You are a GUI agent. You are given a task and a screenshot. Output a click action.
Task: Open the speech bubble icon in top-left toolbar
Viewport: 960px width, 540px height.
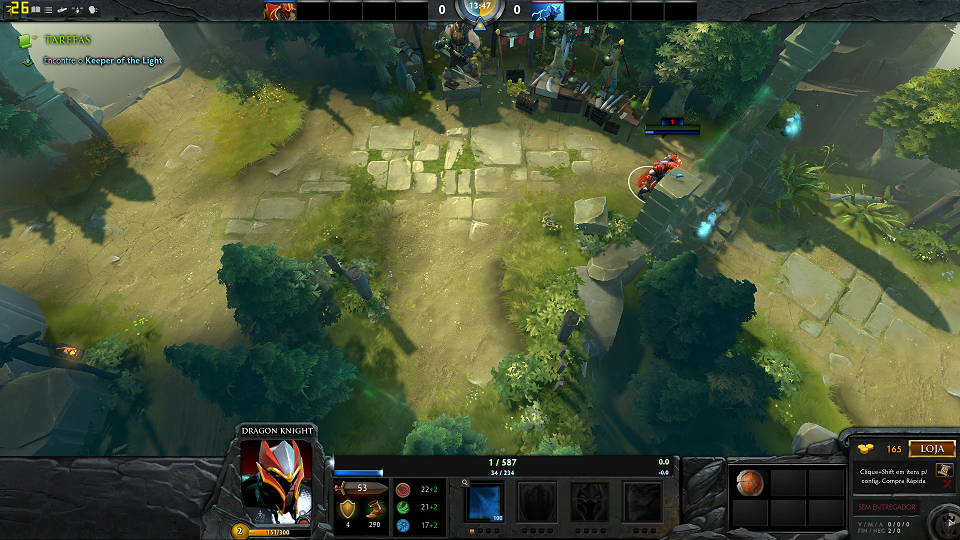click(93, 9)
